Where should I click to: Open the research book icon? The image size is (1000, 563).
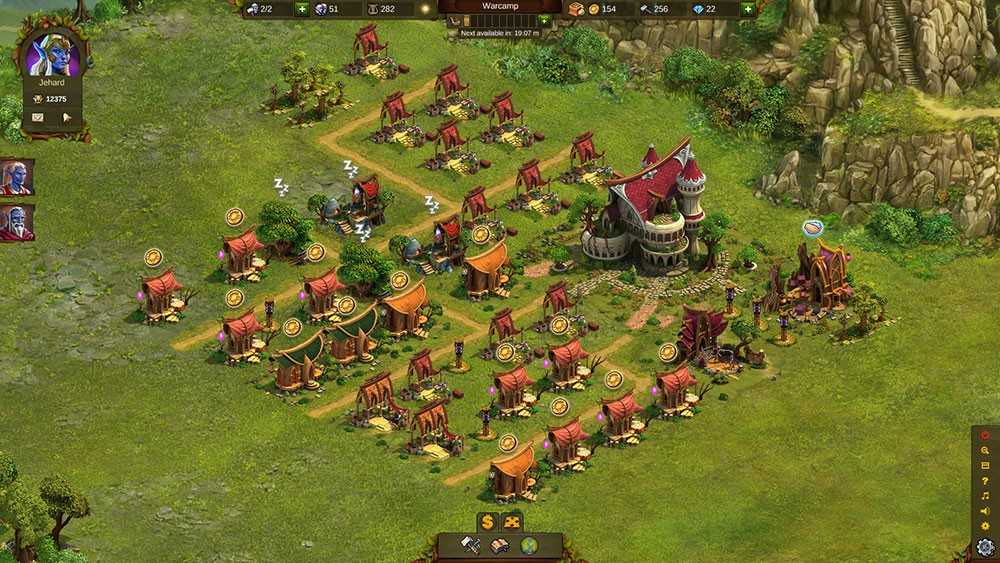[499, 545]
